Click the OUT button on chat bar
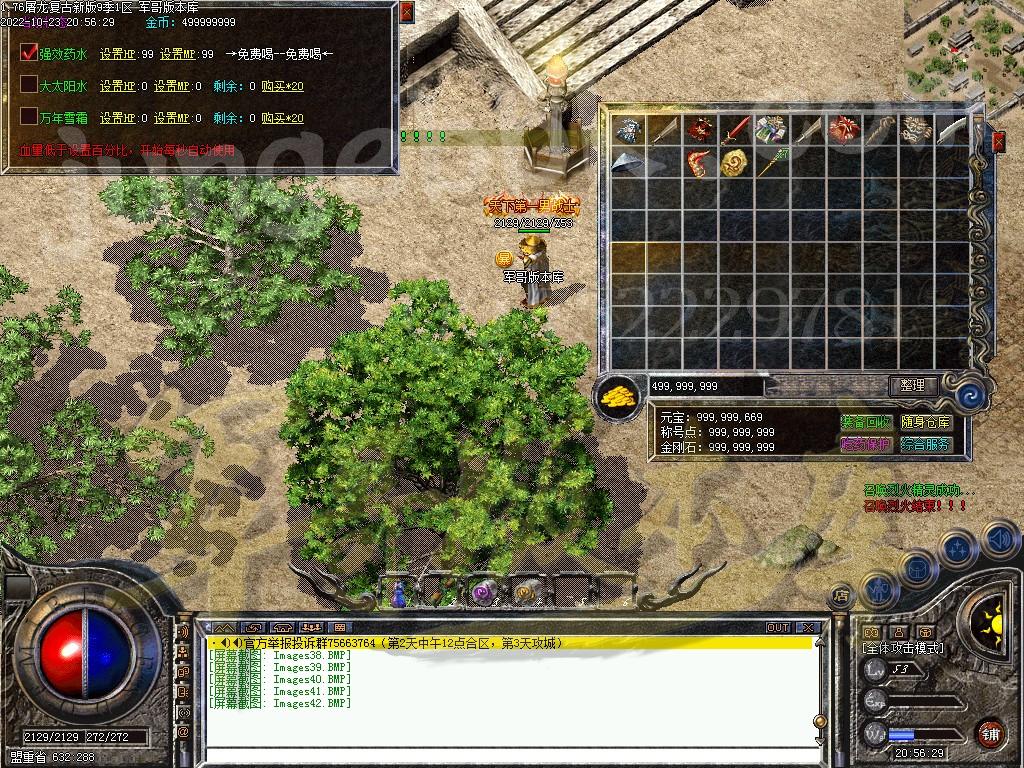 778,628
